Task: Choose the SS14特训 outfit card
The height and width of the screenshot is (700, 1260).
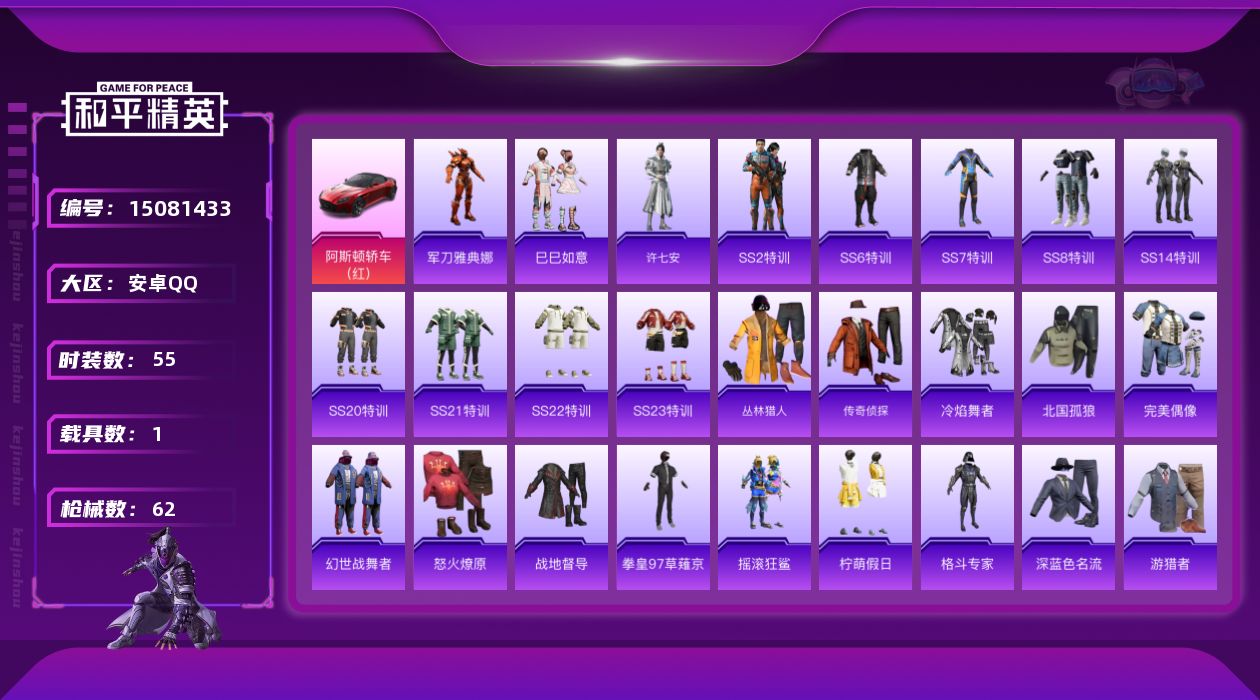Action: coord(1170,211)
